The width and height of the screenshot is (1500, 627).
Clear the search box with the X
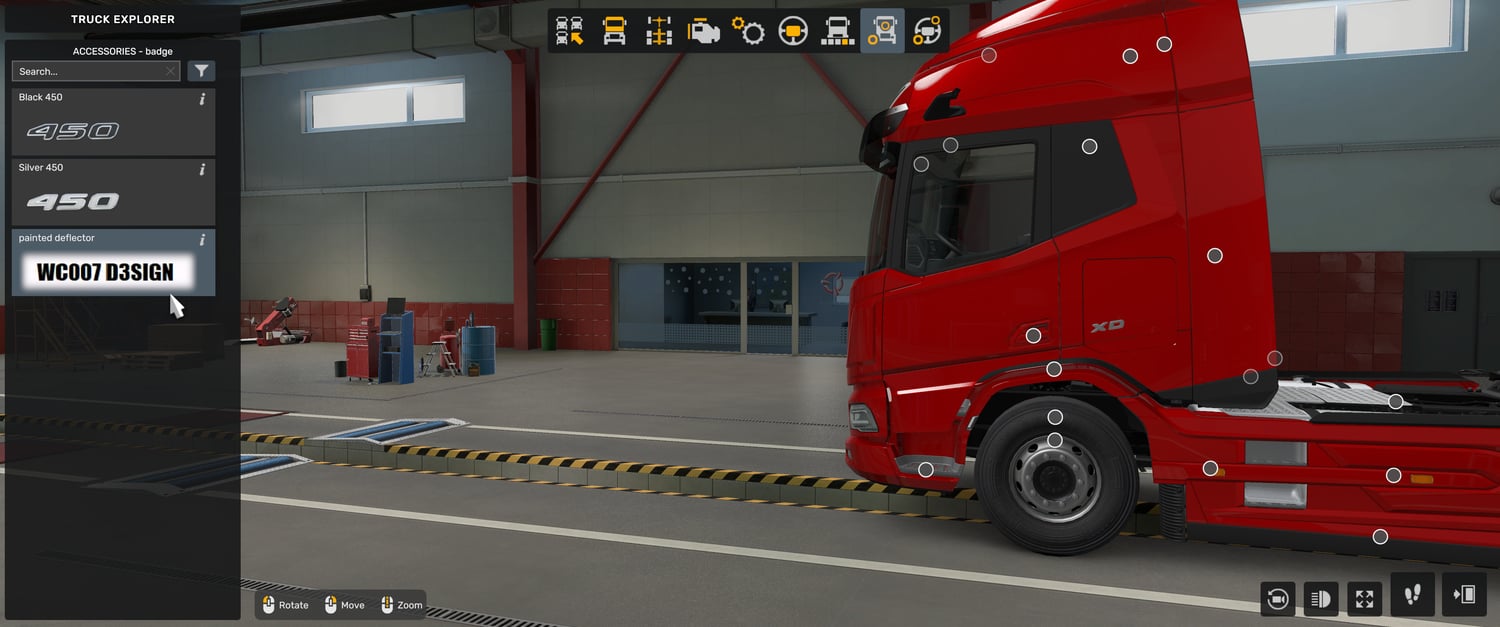pos(171,71)
